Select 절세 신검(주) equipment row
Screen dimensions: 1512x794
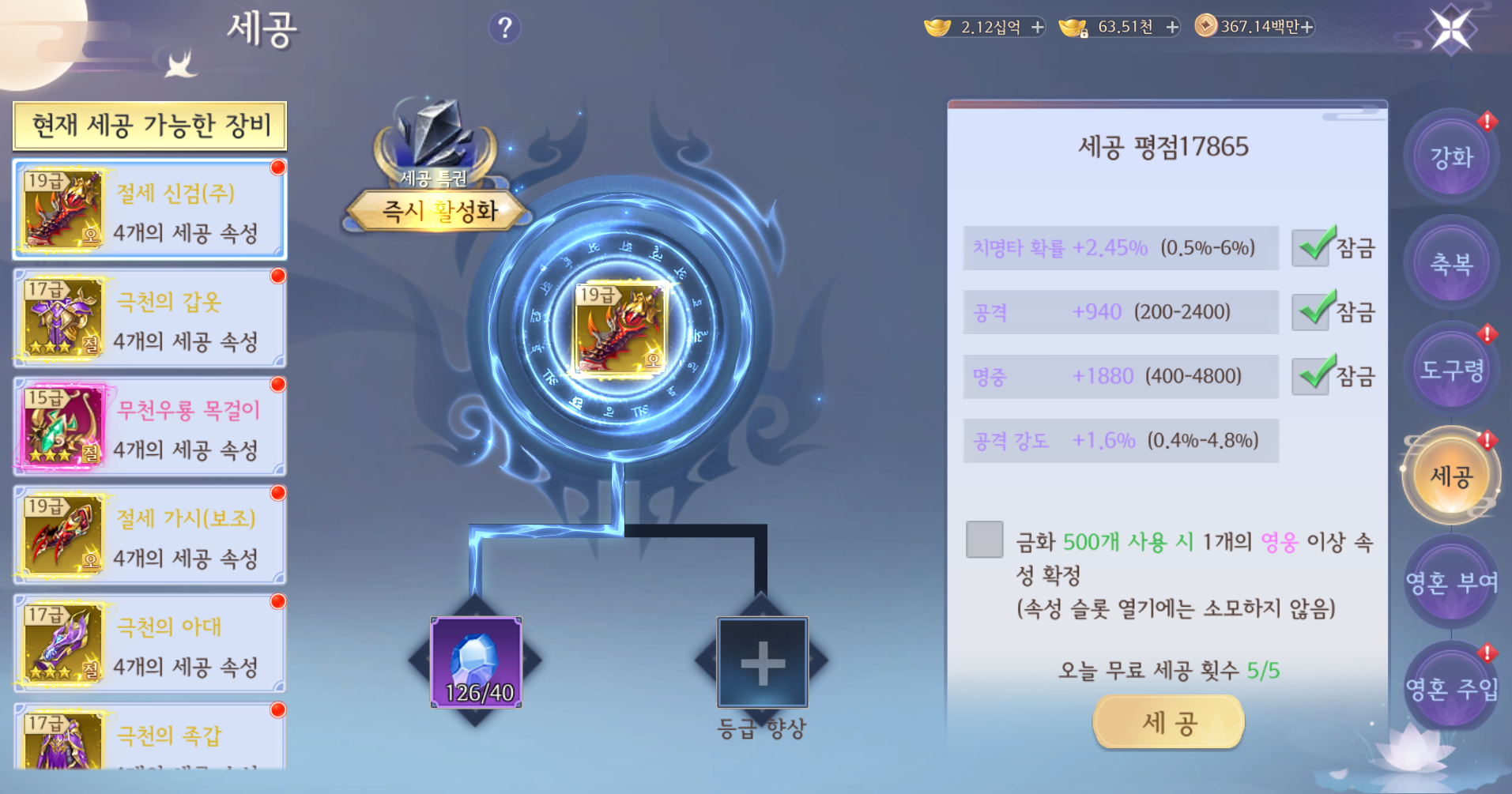150,210
